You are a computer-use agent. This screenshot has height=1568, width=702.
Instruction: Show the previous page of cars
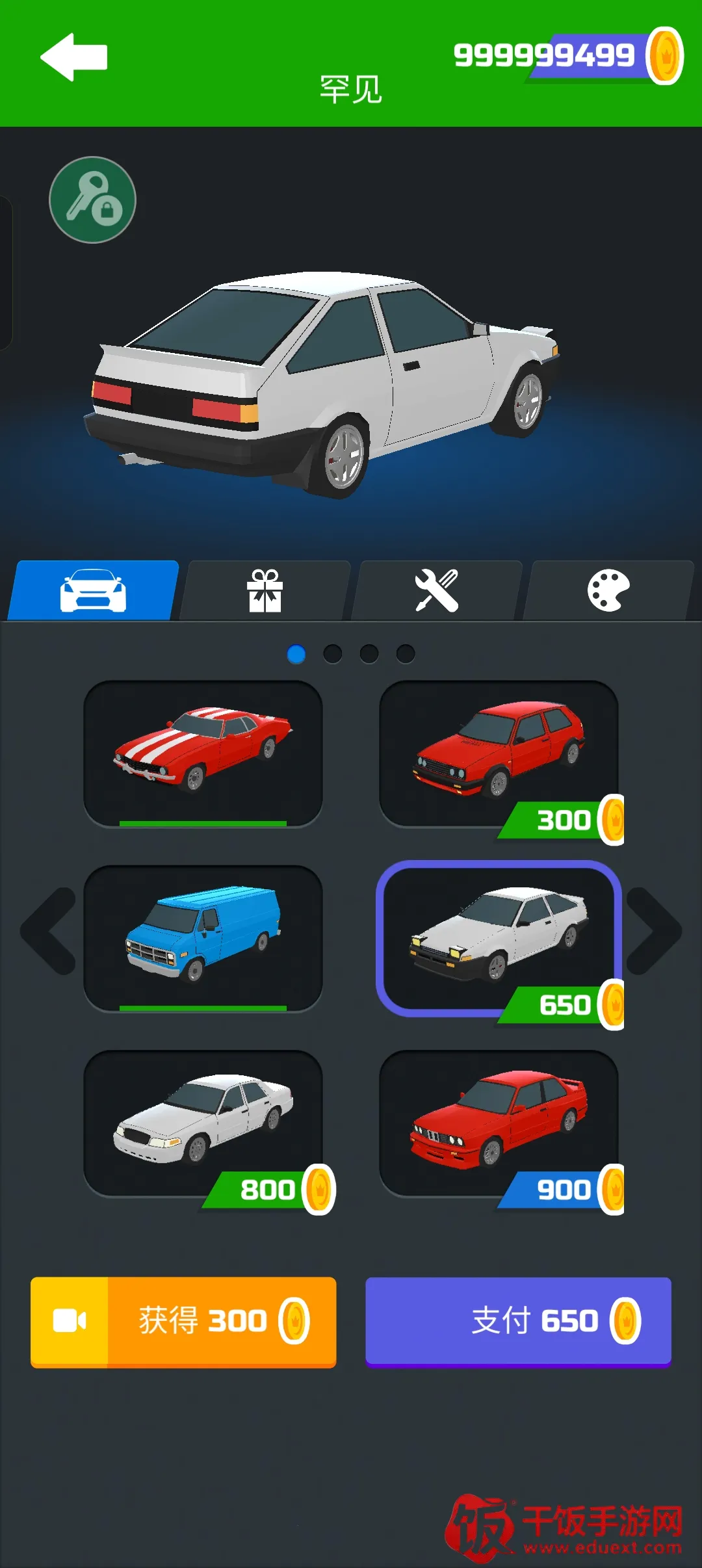pyautogui.click(x=49, y=931)
